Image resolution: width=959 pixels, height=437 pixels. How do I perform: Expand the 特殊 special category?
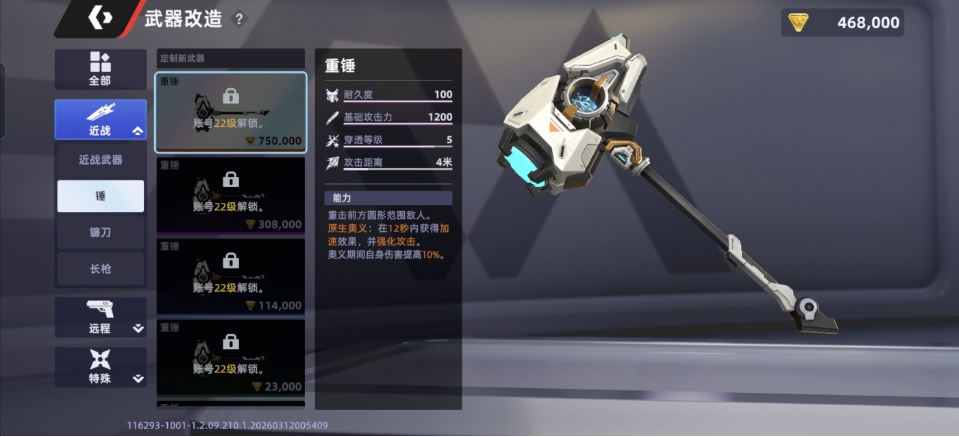[100, 366]
